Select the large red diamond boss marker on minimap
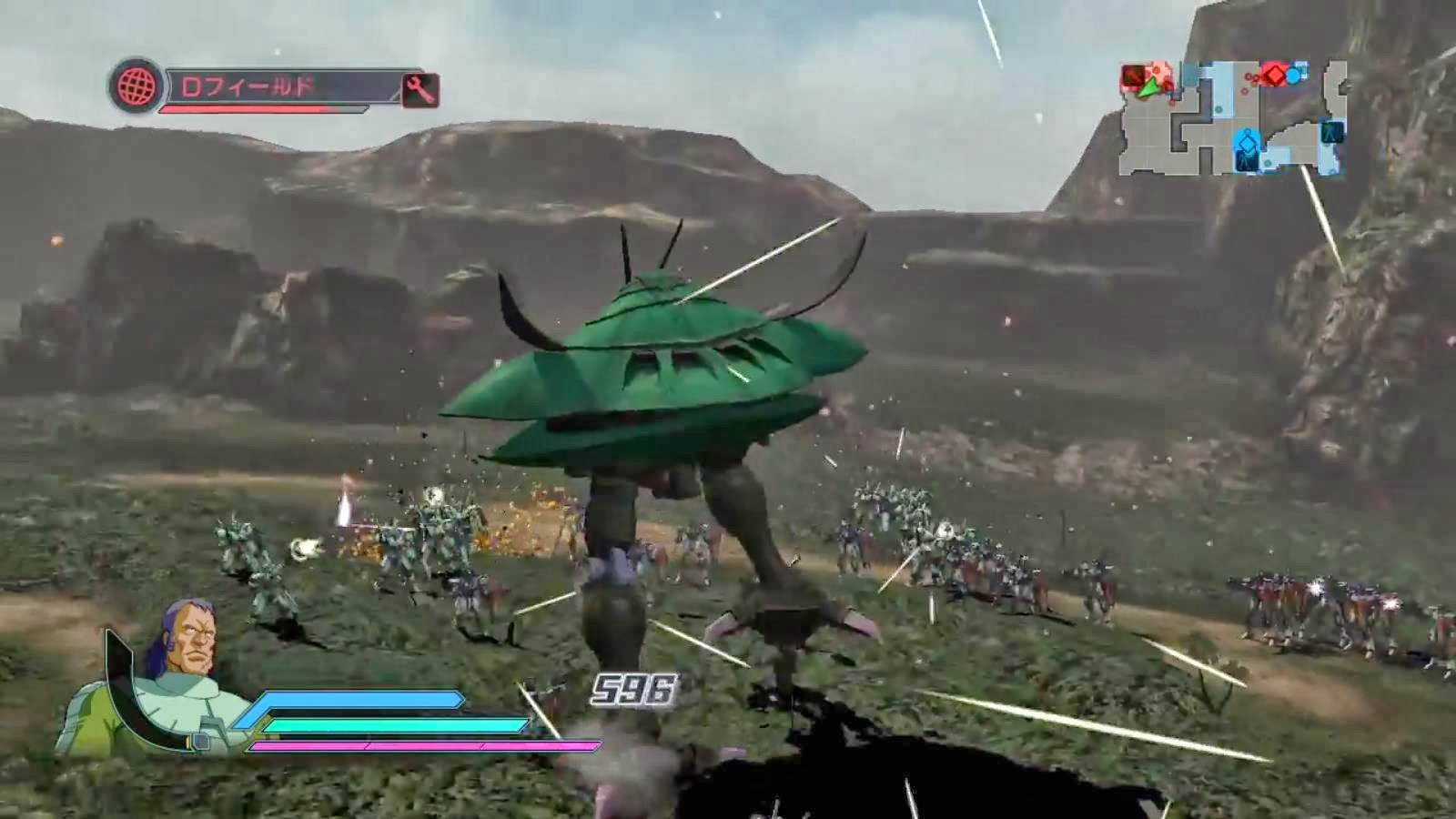Screen dimensions: 1456x819 pyautogui.click(x=1274, y=74)
